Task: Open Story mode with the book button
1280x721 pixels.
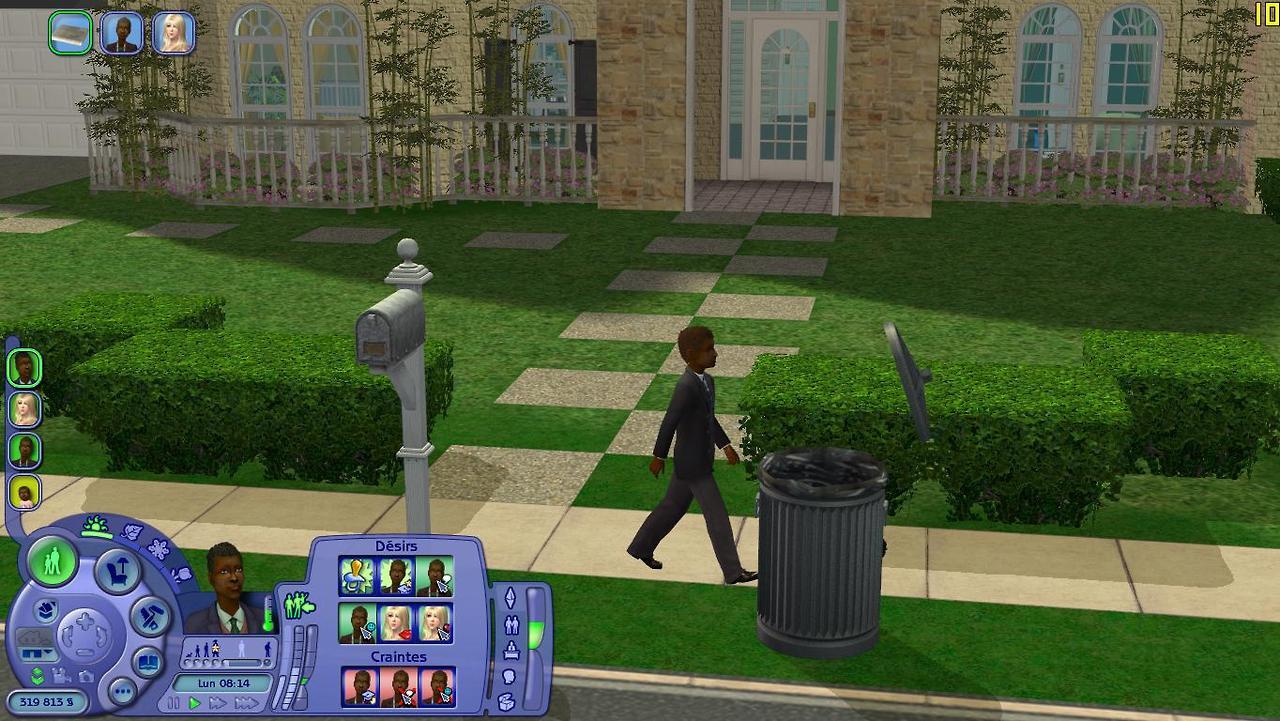Action: (x=148, y=663)
